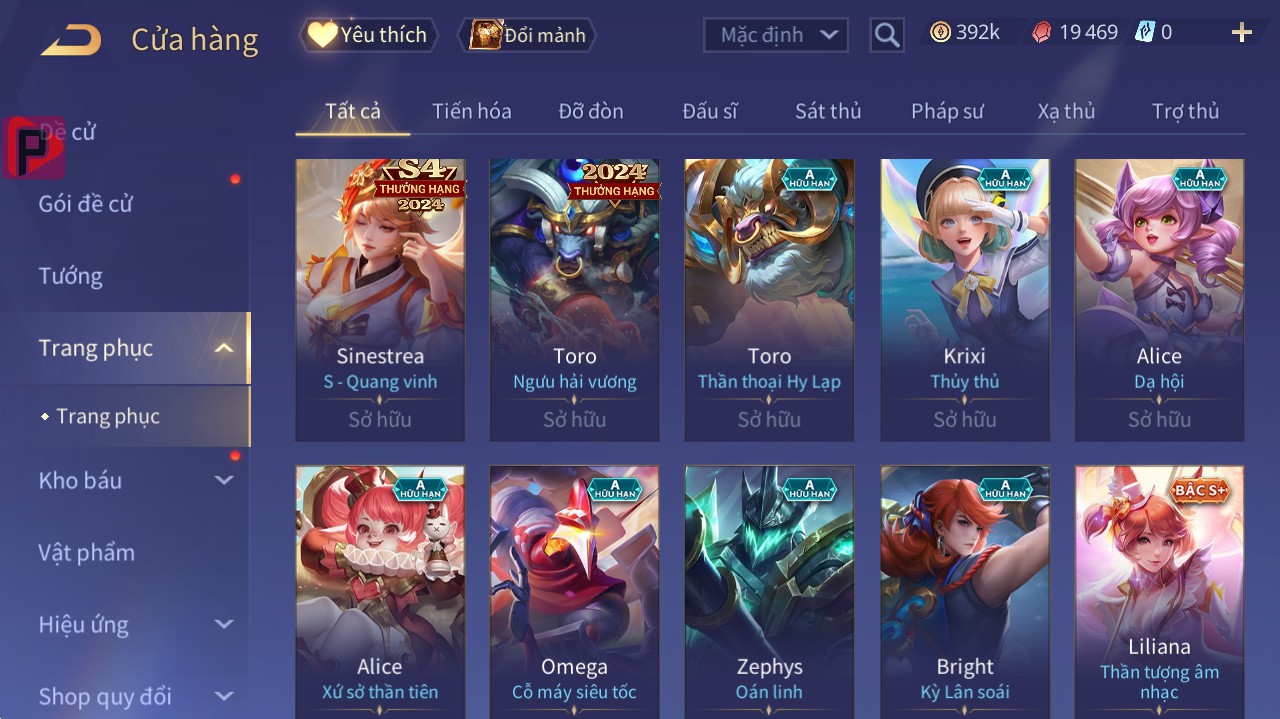Open the Yêu thích favorites list
The height and width of the screenshot is (719, 1280).
click(x=366, y=35)
